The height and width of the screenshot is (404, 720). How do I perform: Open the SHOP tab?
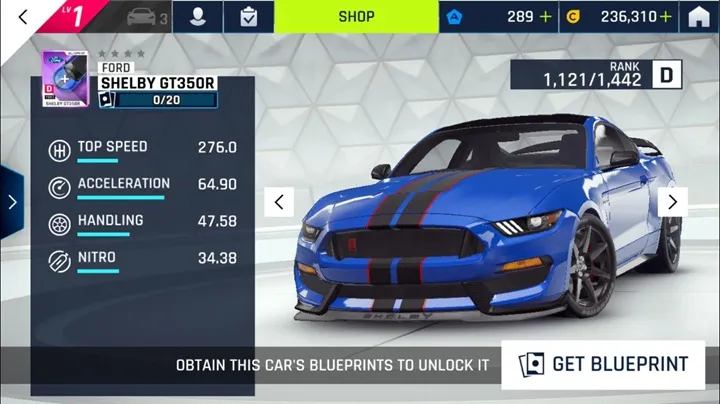[356, 16]
